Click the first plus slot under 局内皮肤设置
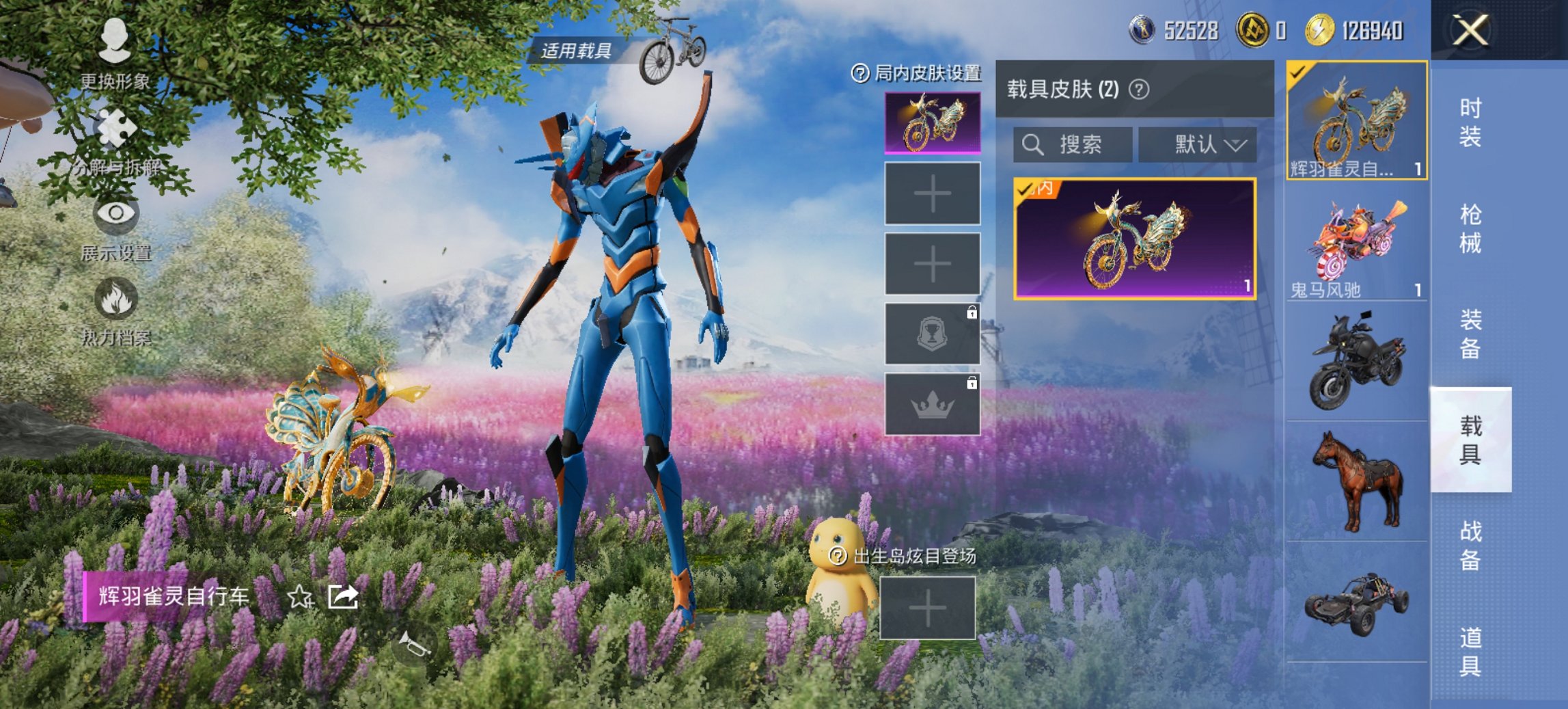Image resolution: width=1568 pixels, height=709 pixels. (x=932, y=193)
